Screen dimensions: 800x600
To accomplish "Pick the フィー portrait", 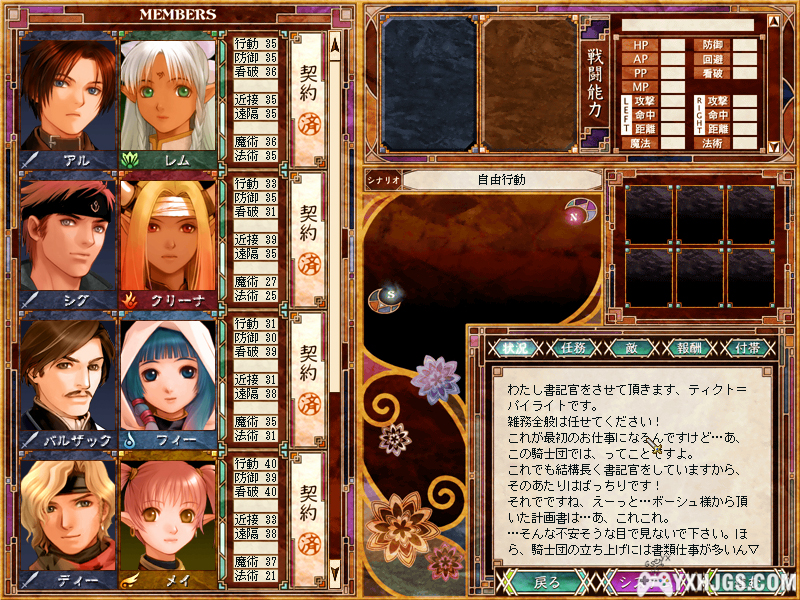I will tap(168, 378).
